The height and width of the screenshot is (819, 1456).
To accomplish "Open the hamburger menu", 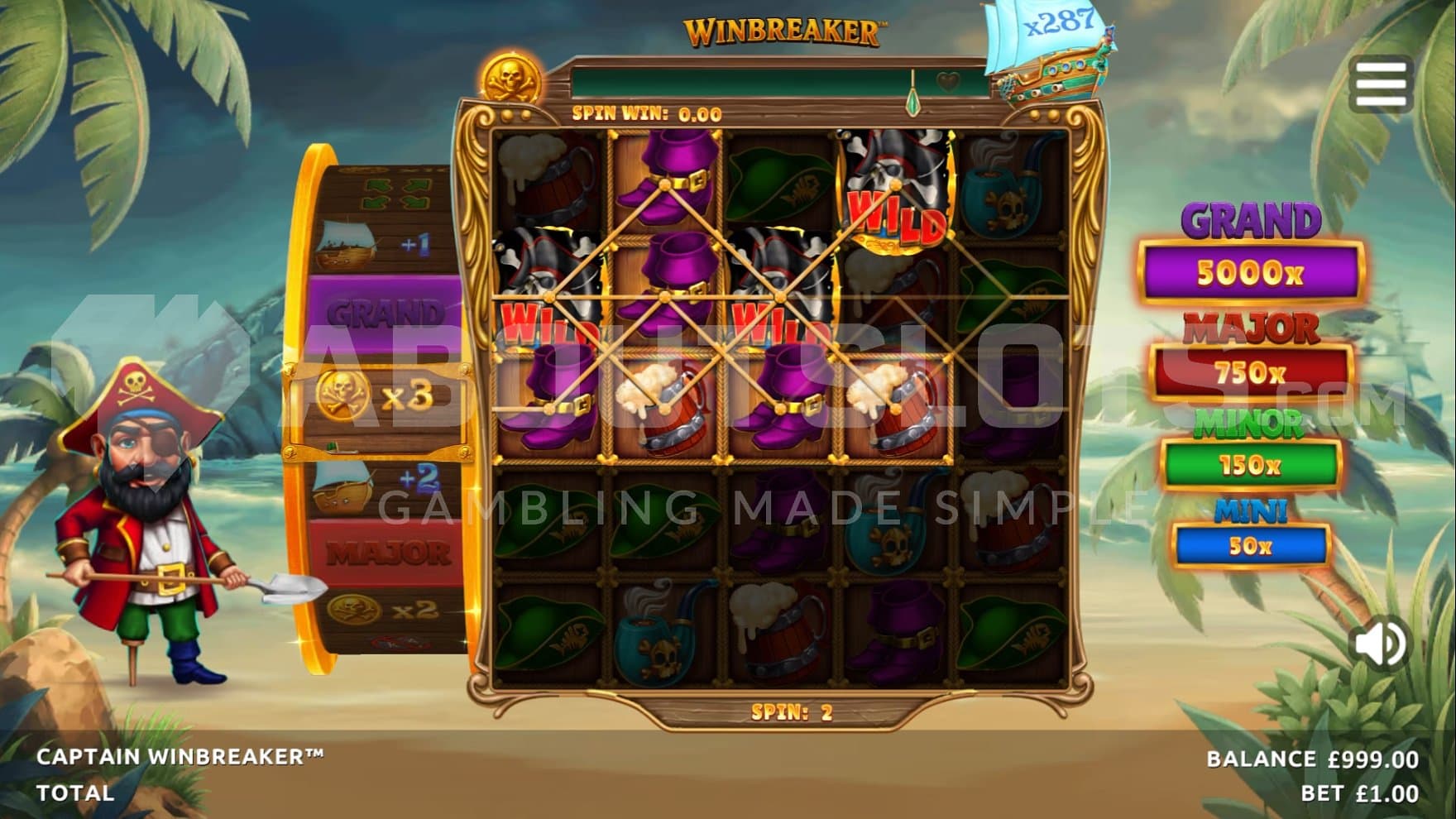I will point(1381,84).
